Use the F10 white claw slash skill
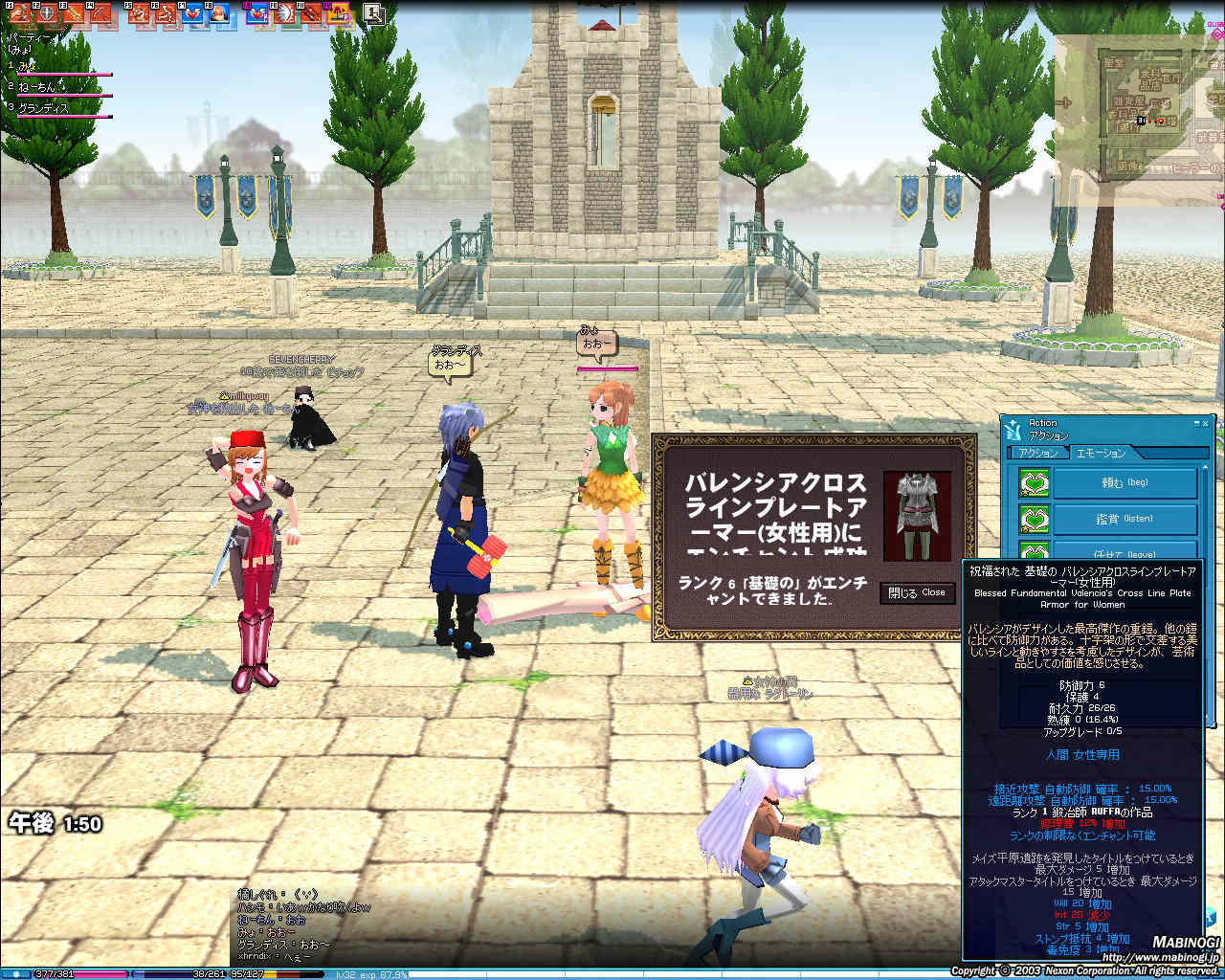Screen dimensions: 1225x980 pyautogui.click(x=284, y=13)
